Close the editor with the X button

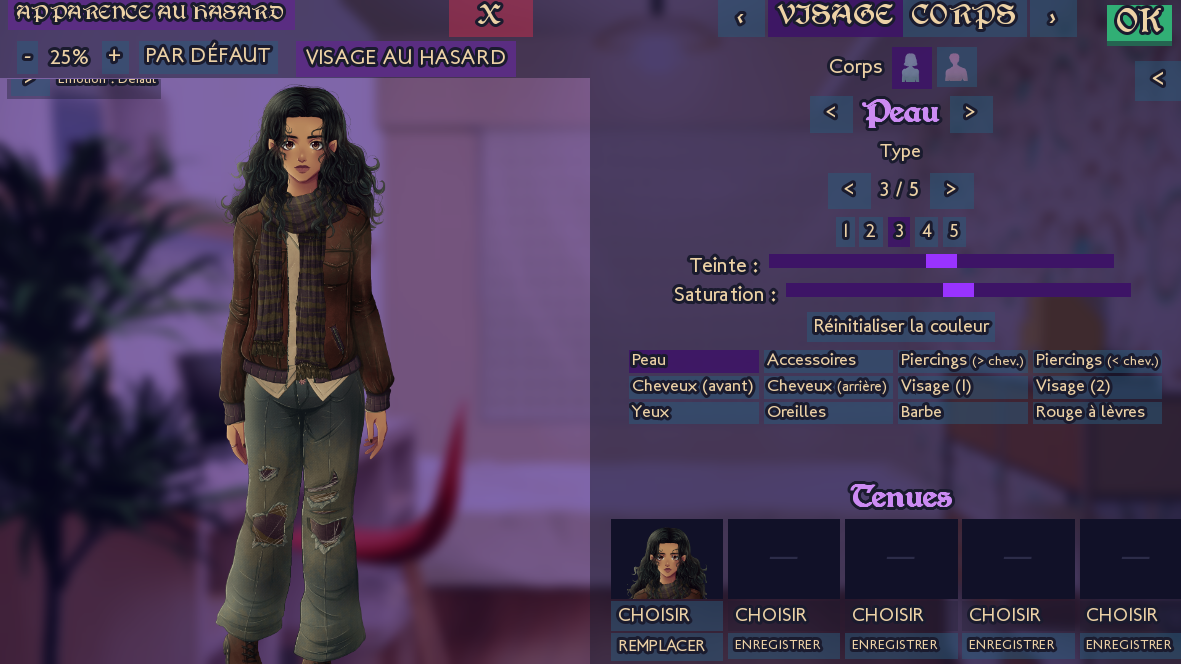pyautogui.click(x=490, y=16)
